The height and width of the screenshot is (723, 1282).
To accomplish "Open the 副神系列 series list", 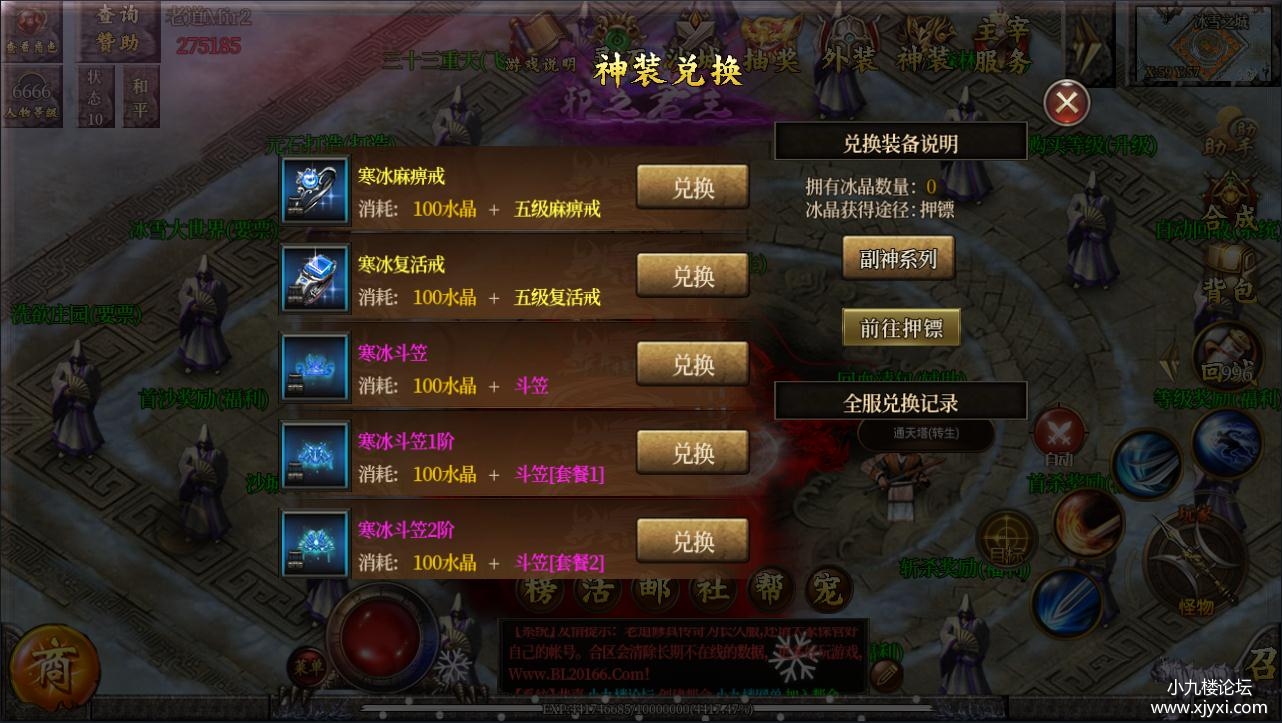I will pyautogui.click(x=898, y=257).
